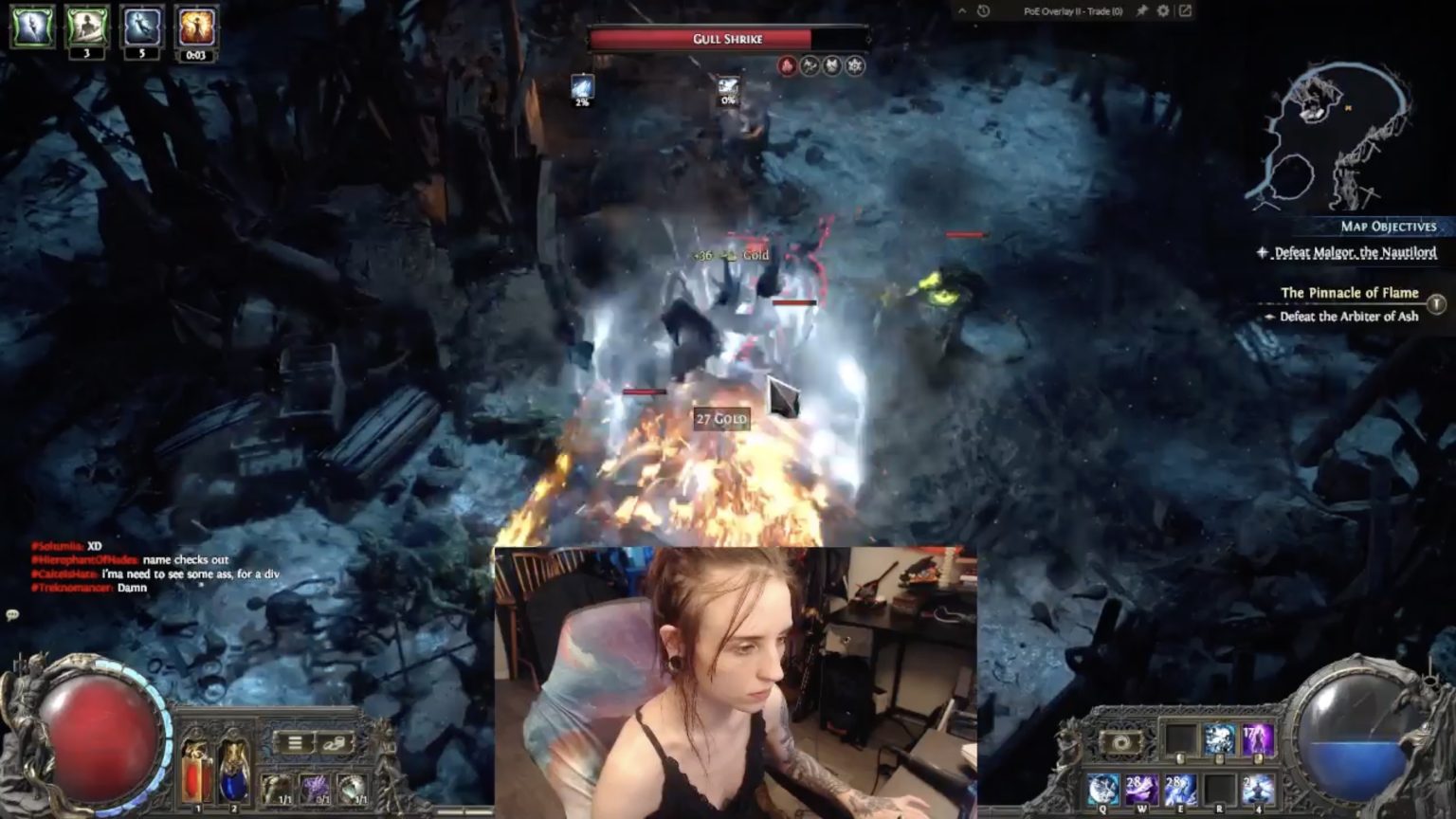Open the swirl portal button
Image resolution: width=1456 pixels, height=819 pixels.
pyautogui.click(x=1119, y=743)
